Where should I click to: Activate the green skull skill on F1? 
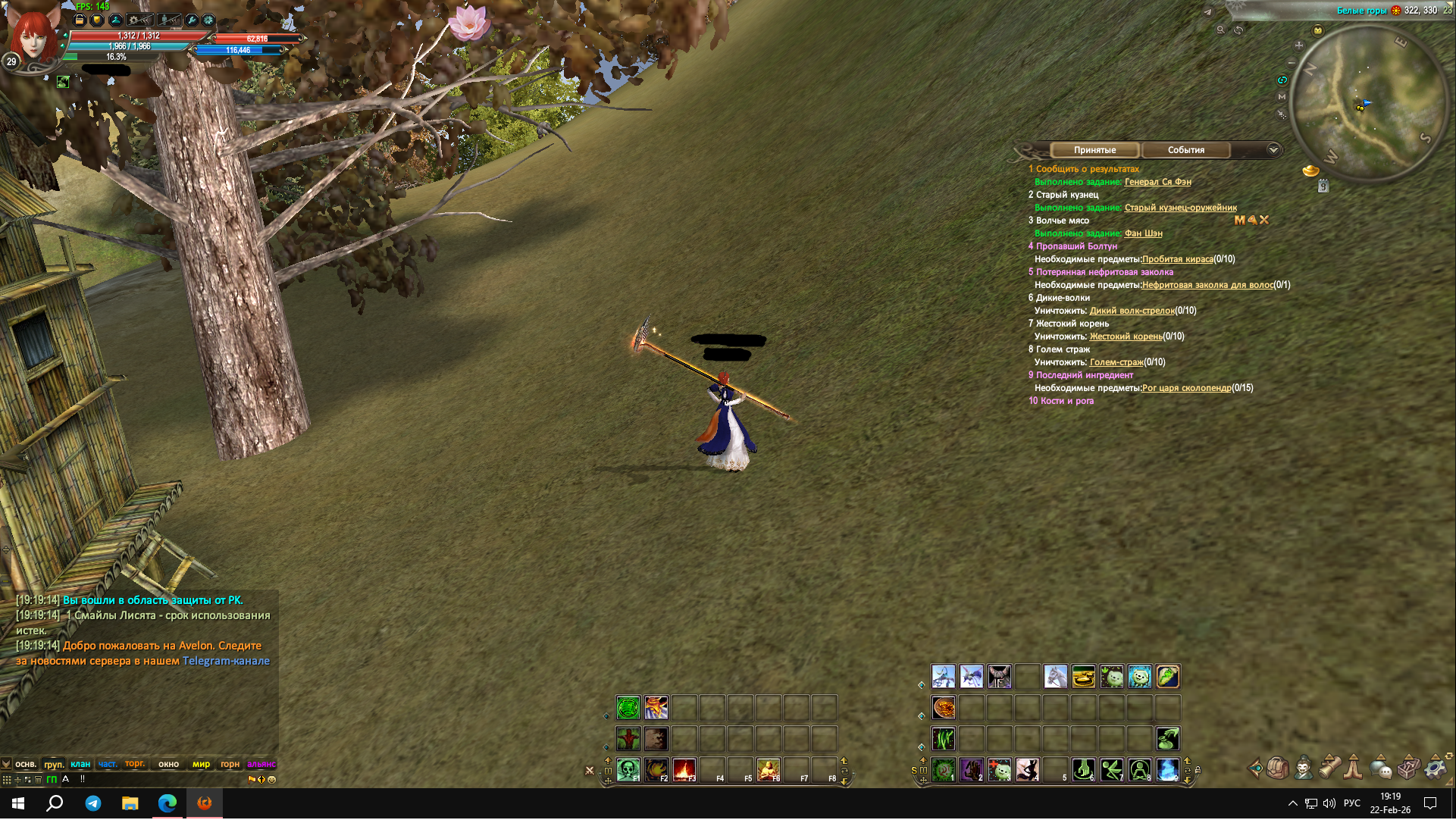coord(628,770)
